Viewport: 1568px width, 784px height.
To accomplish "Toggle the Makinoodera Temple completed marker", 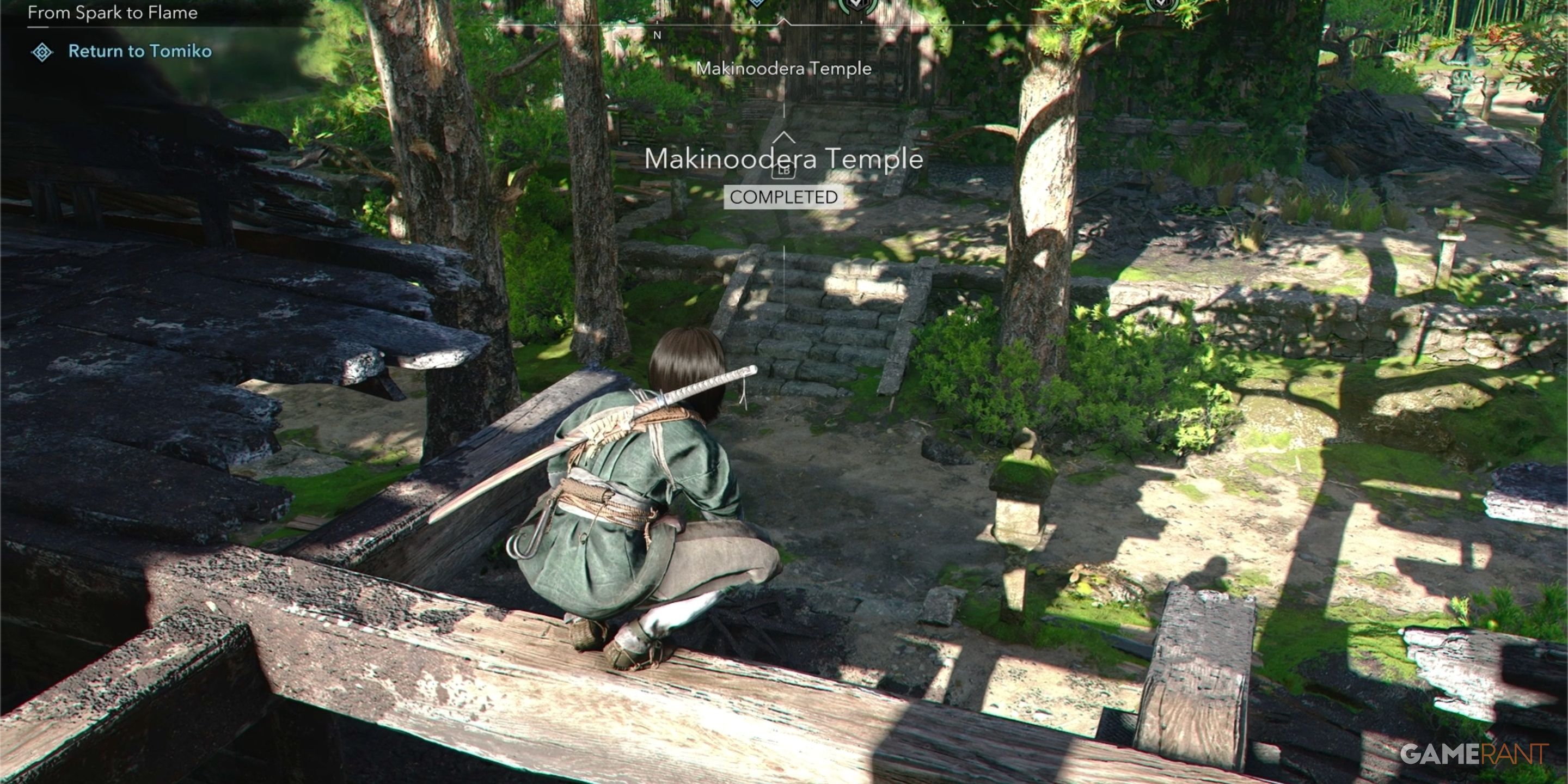I will (784, 197).
